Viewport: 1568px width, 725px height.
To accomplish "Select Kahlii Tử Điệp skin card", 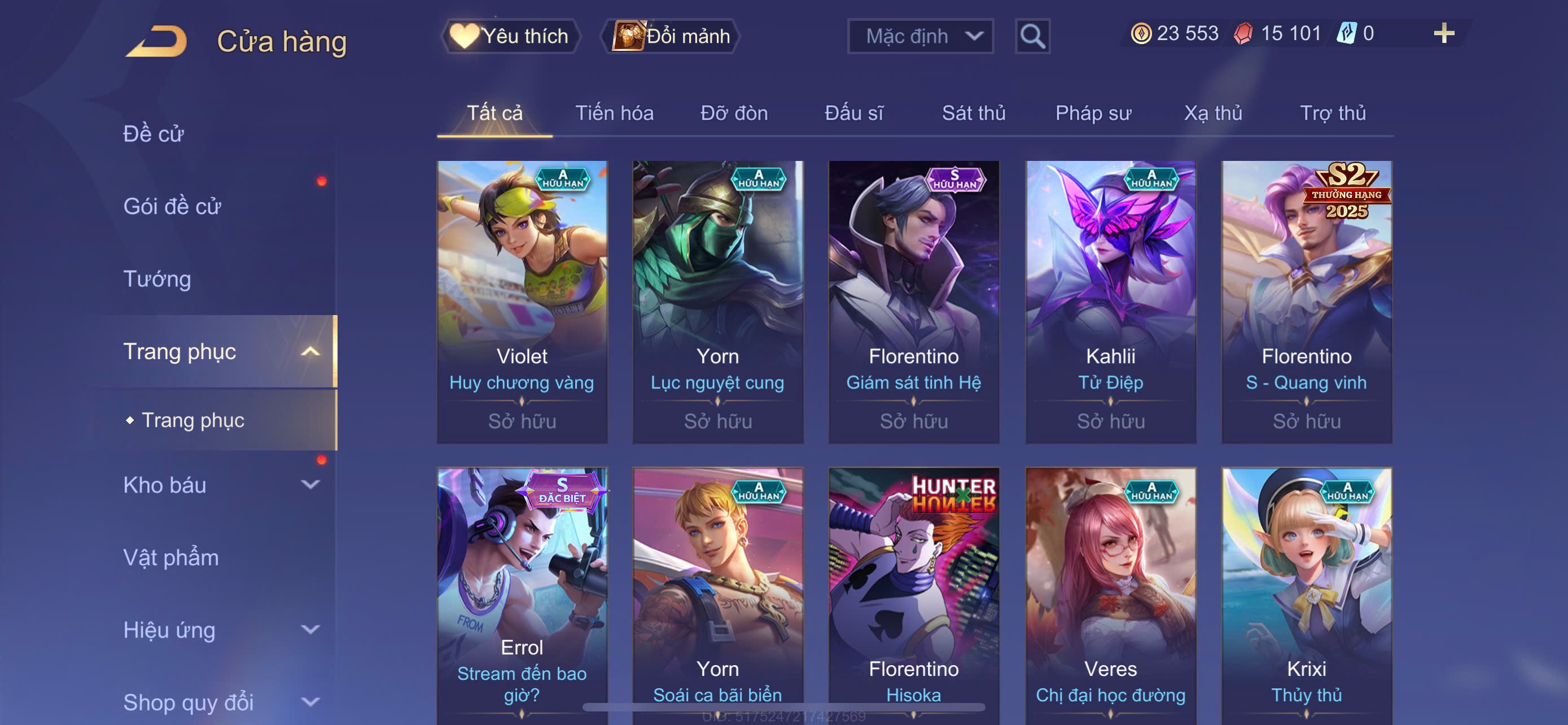I will click(1110, 302).
